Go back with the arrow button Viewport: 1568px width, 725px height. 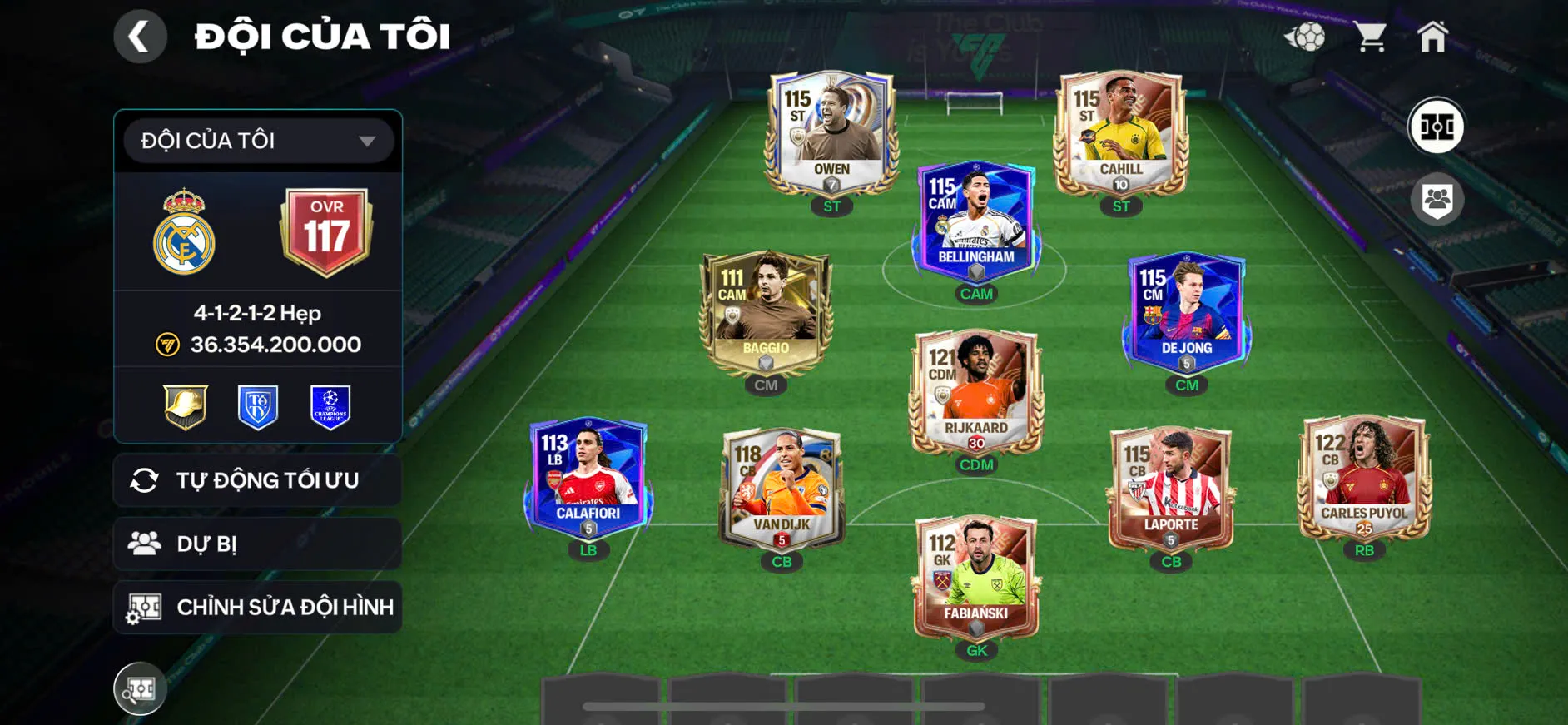[x=140, y=37]
